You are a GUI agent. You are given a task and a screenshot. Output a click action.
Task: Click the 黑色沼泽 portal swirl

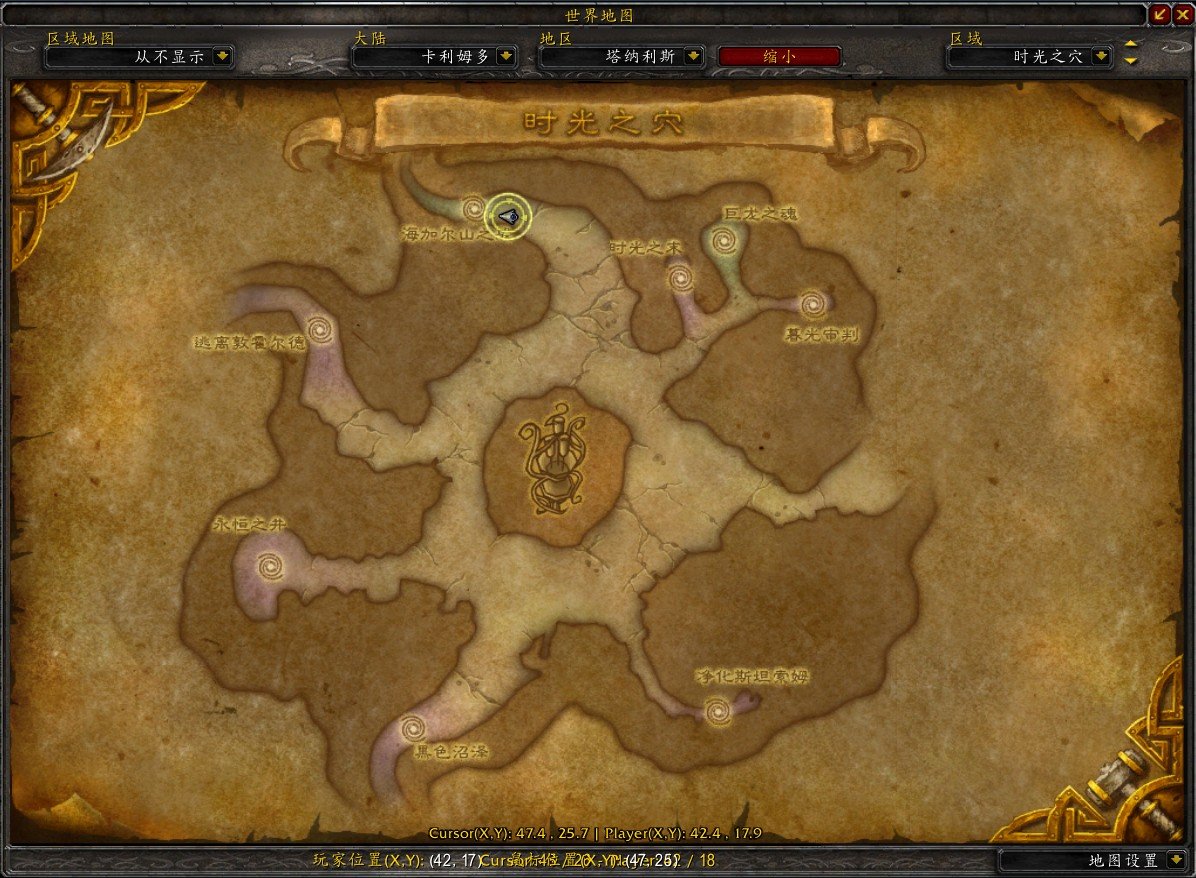(x=411, y=729)
